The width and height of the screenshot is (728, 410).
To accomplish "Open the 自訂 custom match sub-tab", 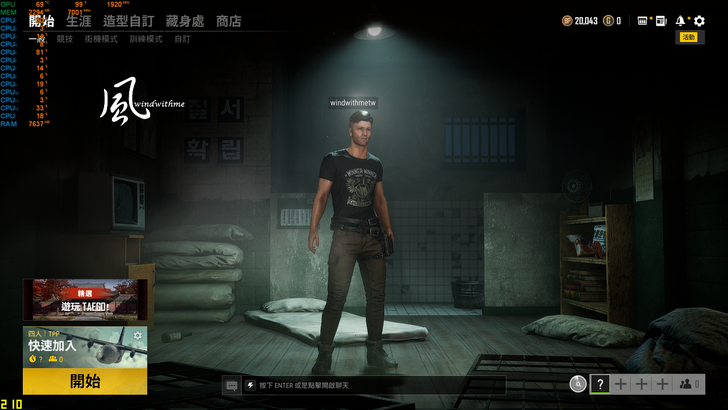I will (182, 39).
